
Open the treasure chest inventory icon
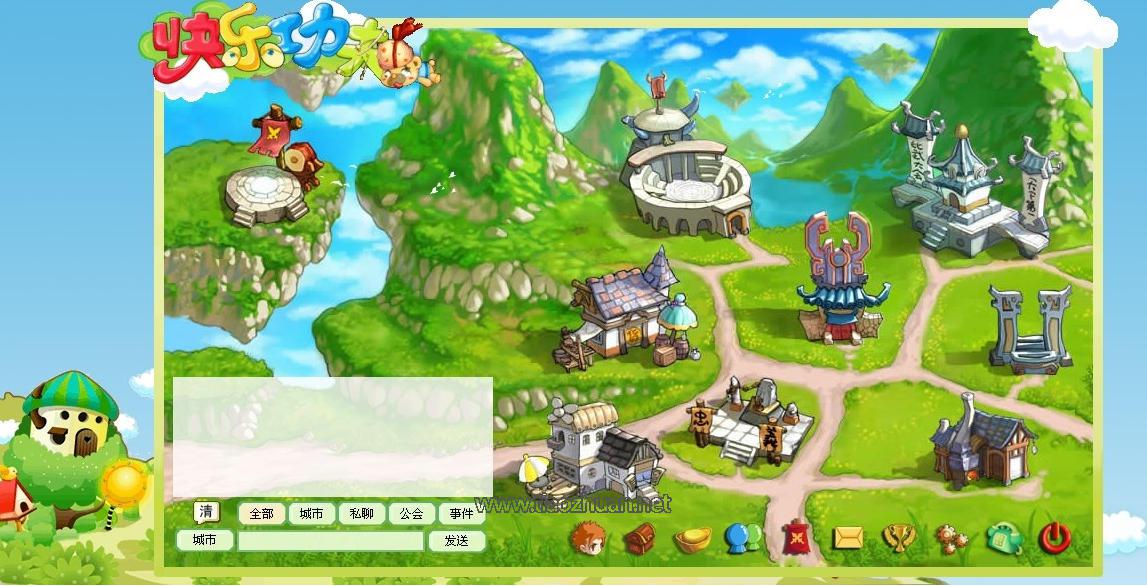640,539
